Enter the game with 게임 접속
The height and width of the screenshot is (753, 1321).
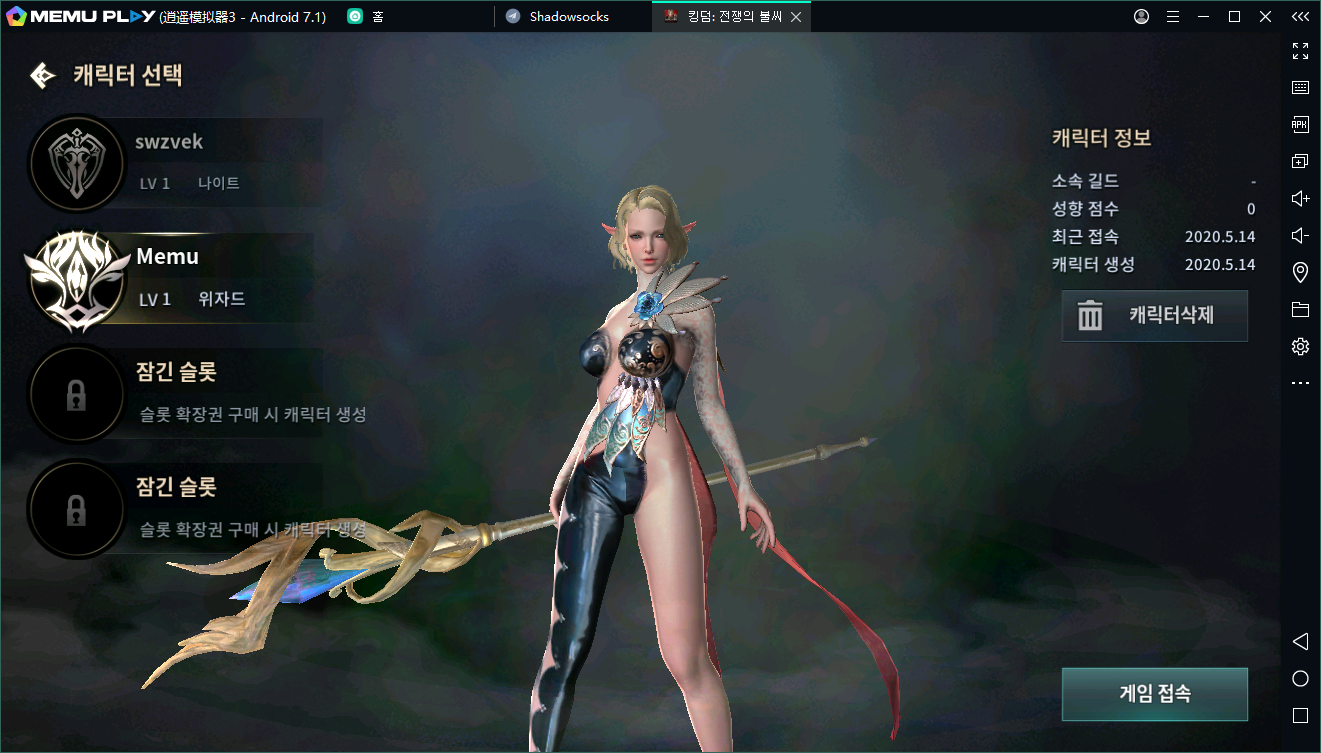[x=1154, y=694]
